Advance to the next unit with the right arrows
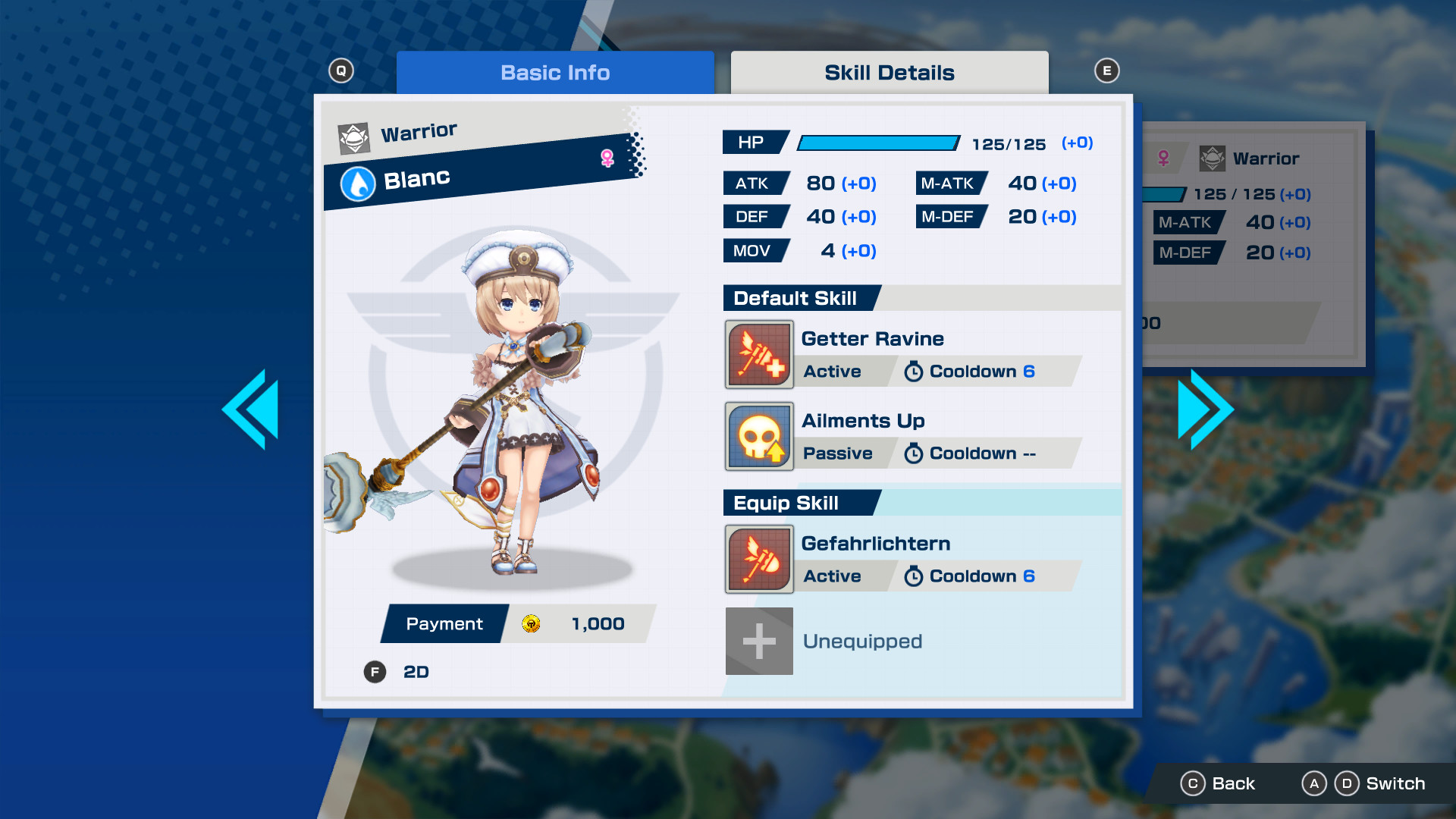1456x819 pixels. (1205, 408)
